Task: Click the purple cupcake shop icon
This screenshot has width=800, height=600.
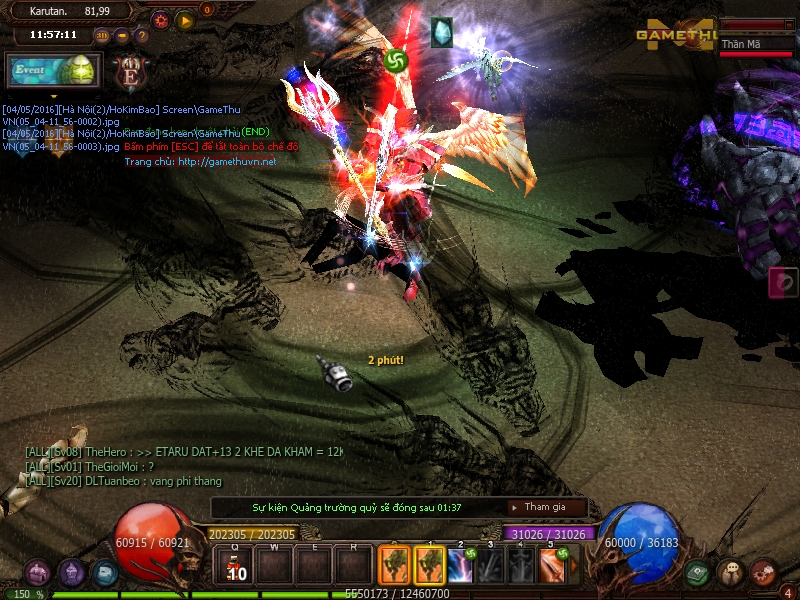Action: 71,572
